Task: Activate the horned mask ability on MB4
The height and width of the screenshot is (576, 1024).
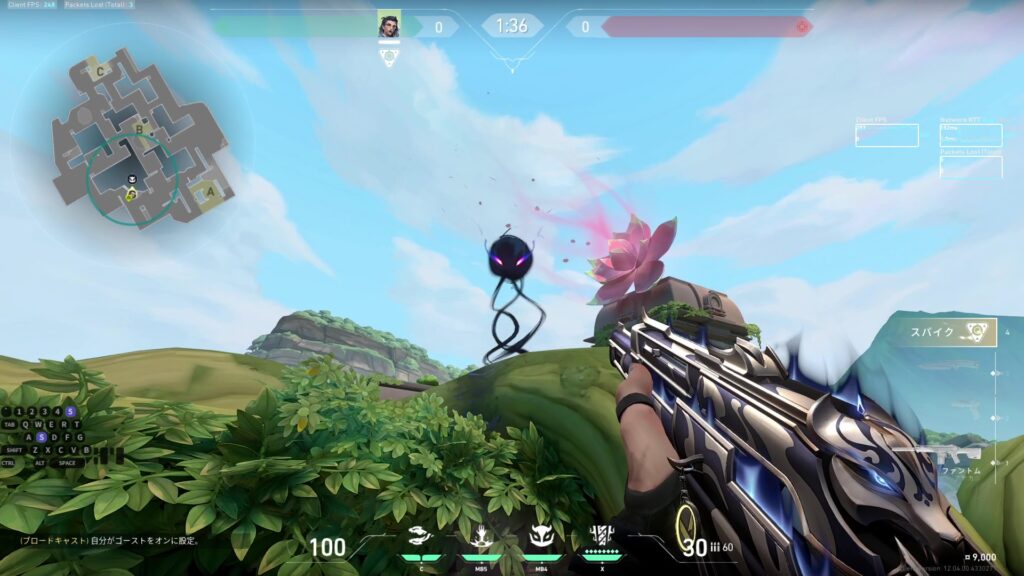Action: point(541,538)
